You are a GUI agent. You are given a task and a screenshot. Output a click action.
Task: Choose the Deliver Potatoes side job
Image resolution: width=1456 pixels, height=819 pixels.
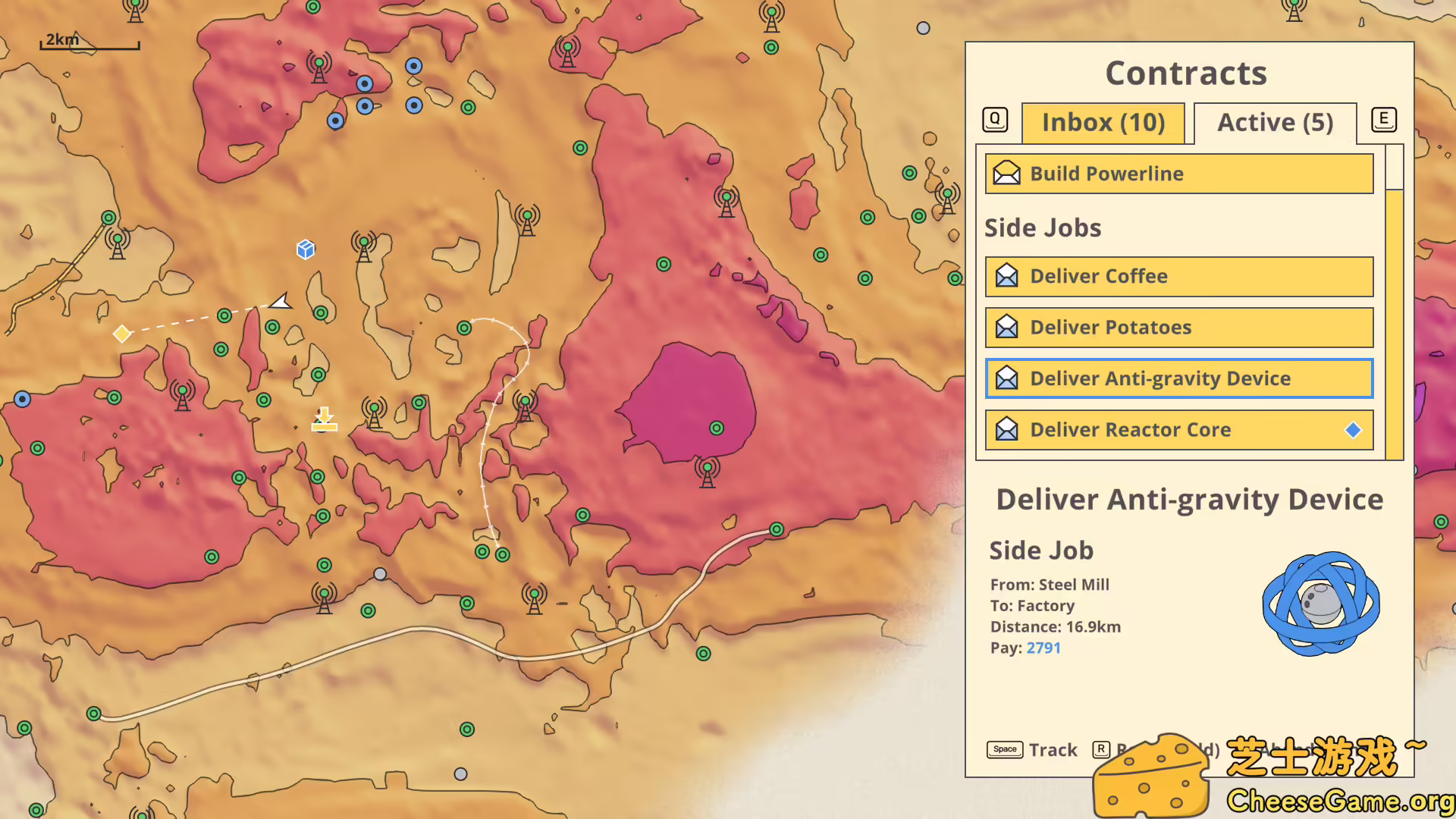point(1178,328)
